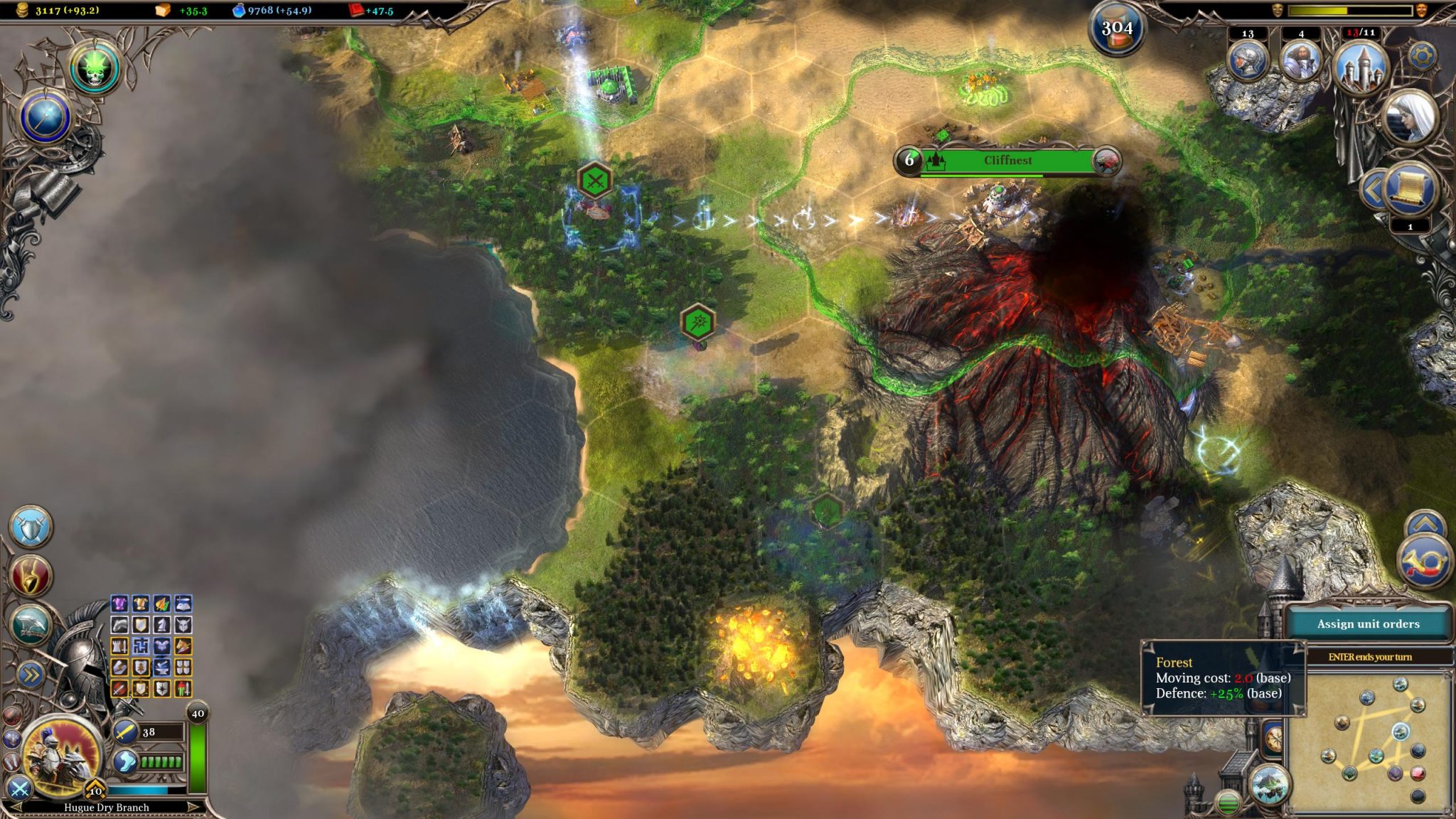Select the white-hooded woman portrait
The height and width of the screenshot is (819, 1456).
tap(1409, 116)
